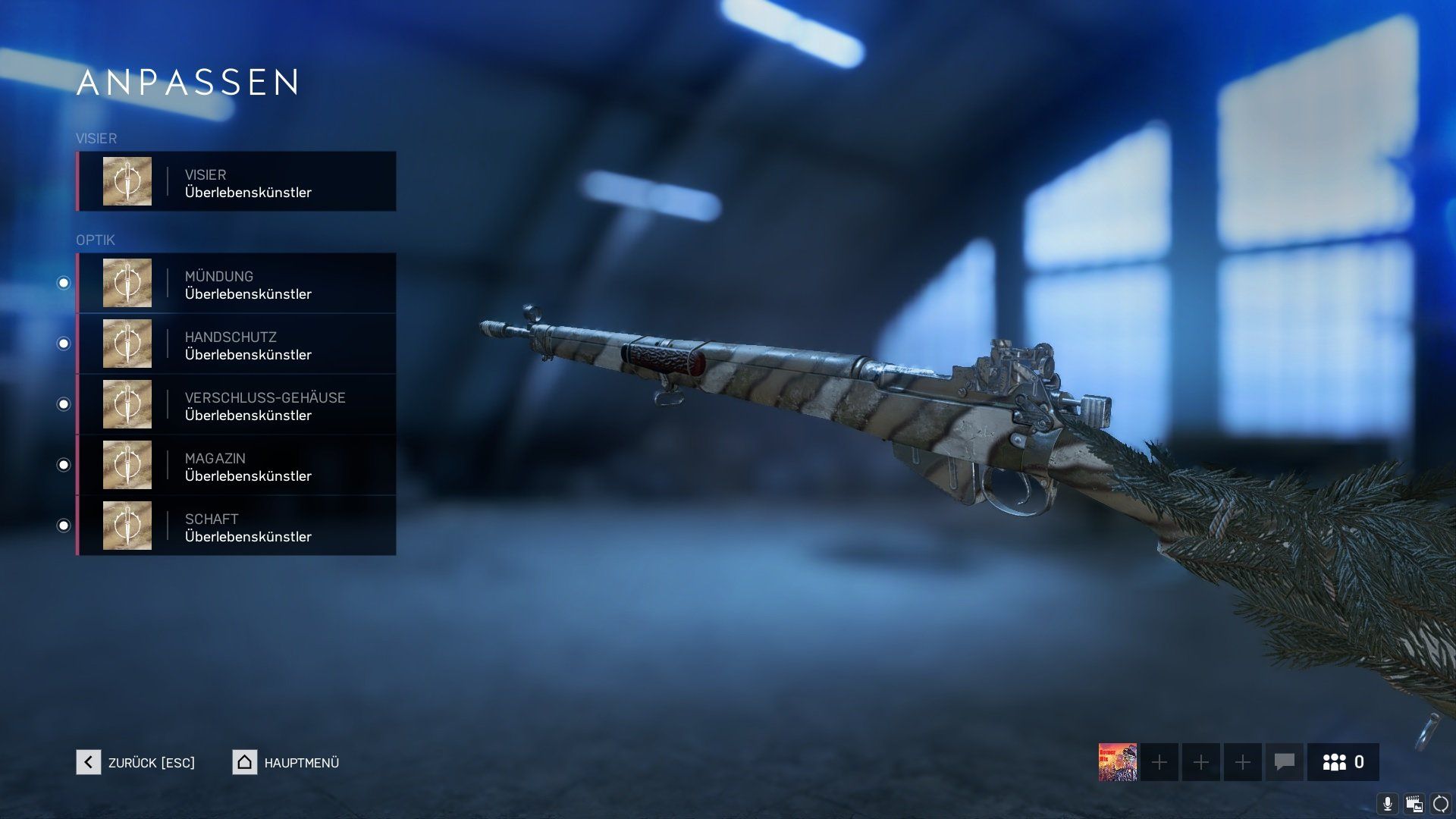
Task: Return to the Hauptmenü
Action: pyautogui.click(x=286, y=762)
